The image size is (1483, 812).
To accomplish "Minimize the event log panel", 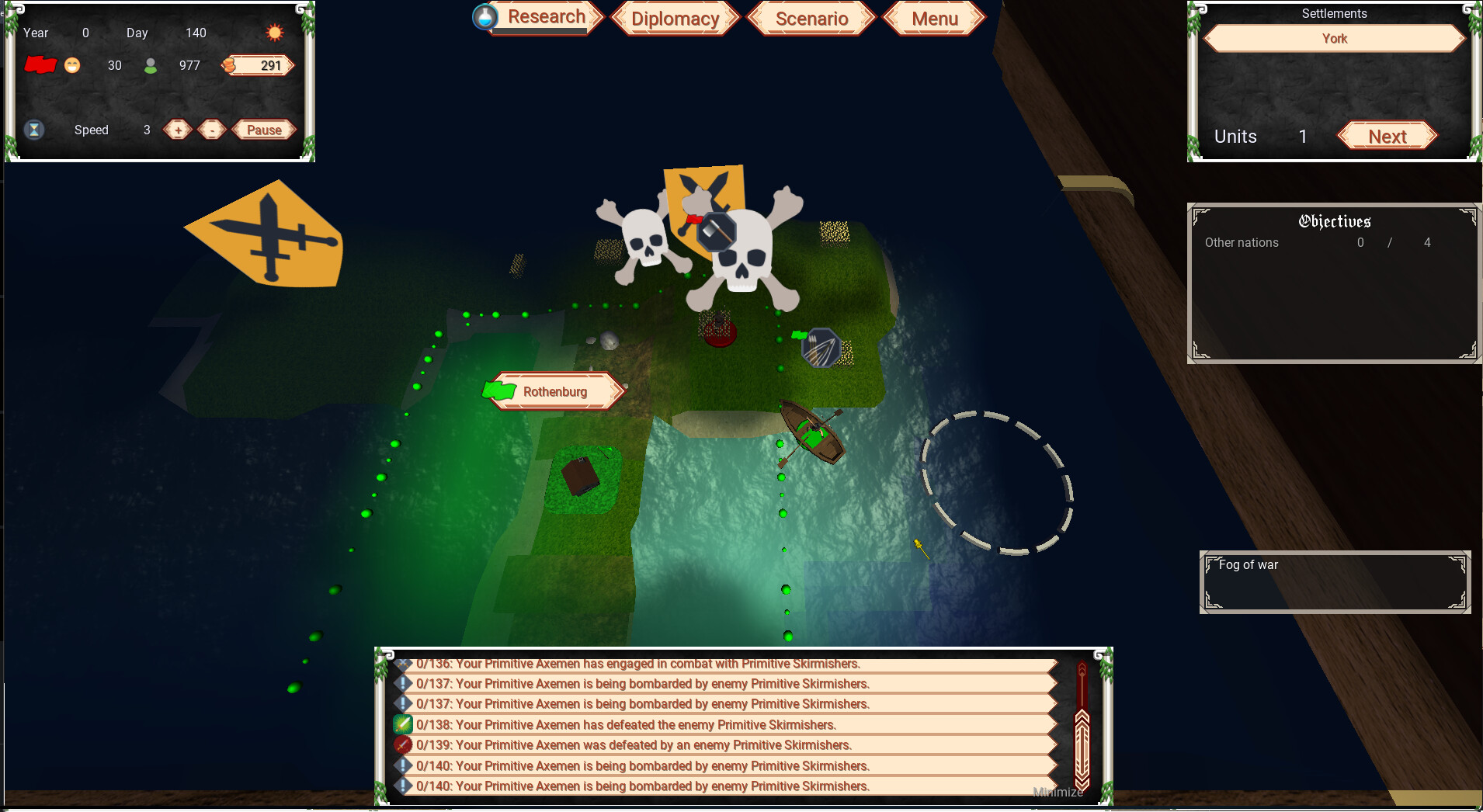I will (x=1058, y=793).
